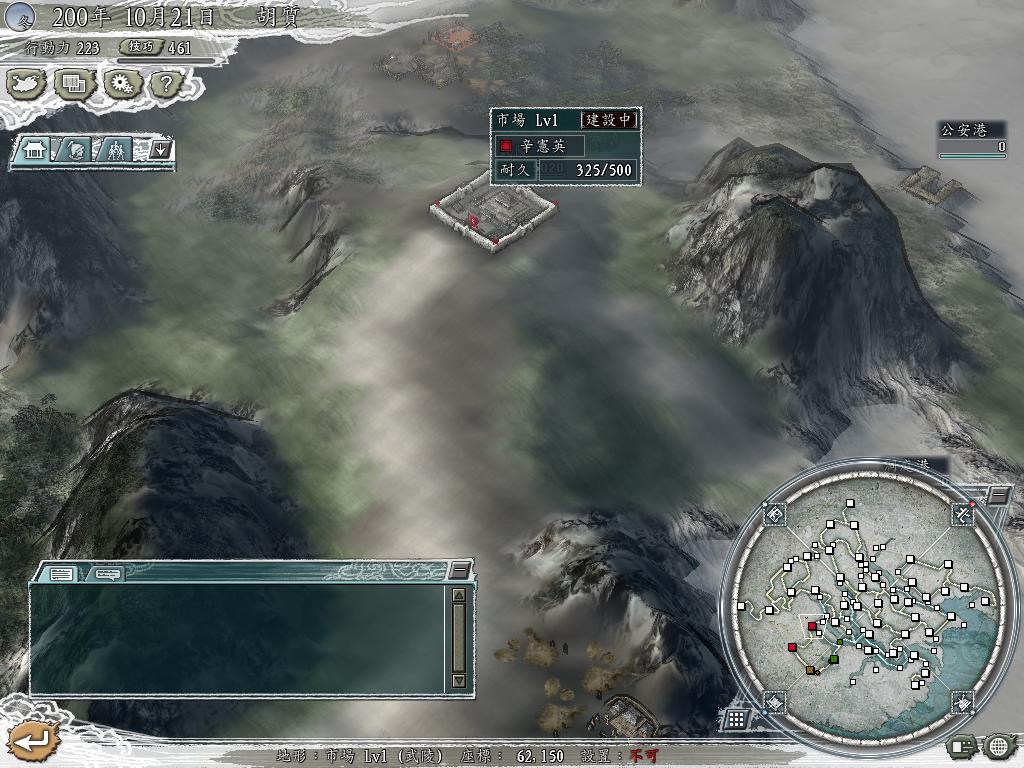Open the question mark help button
The image size is (1024, 768).
[166, 84]
